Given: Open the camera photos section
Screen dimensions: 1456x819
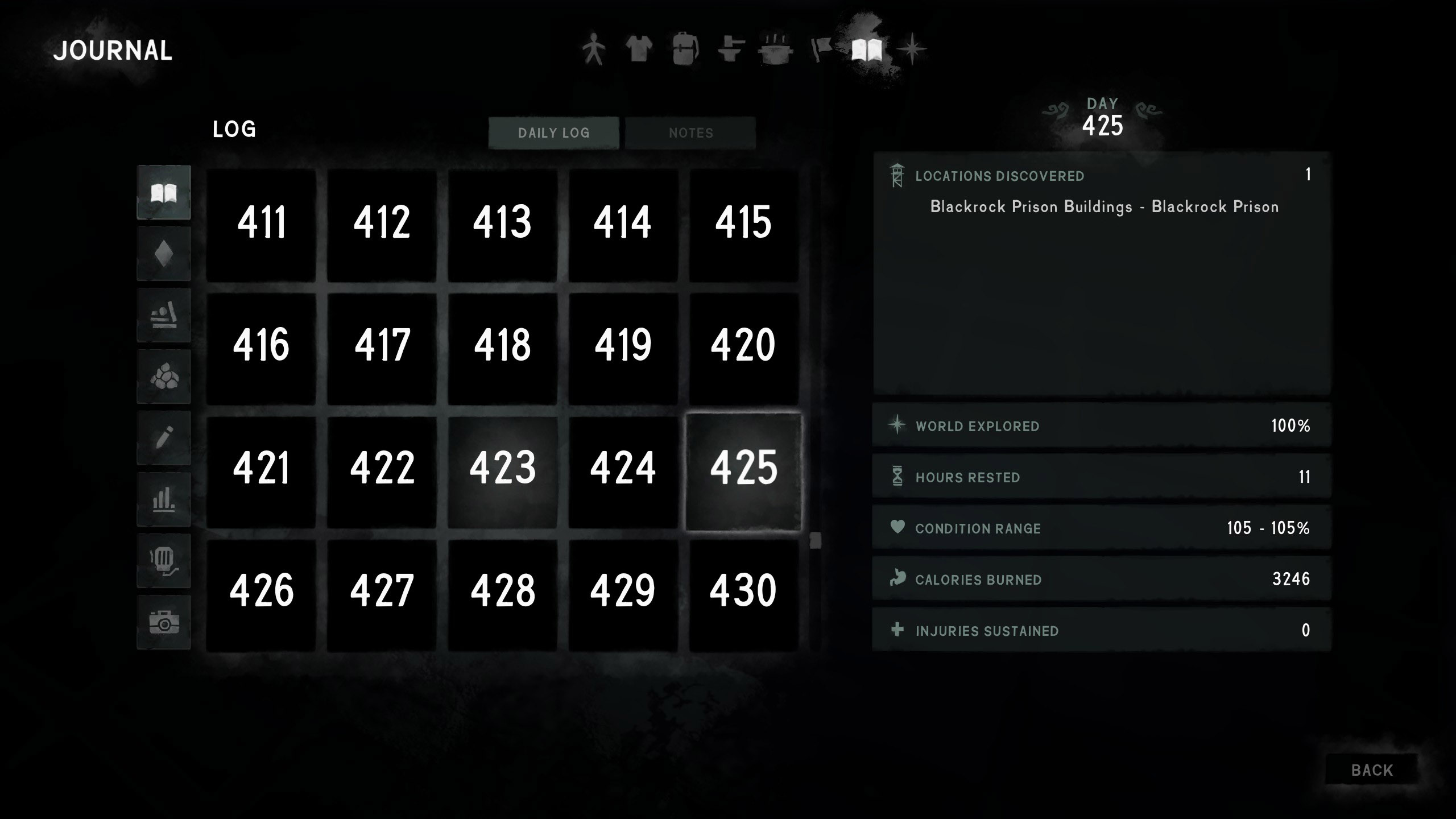Looking at the screenshot, I should tap(164, 622).
